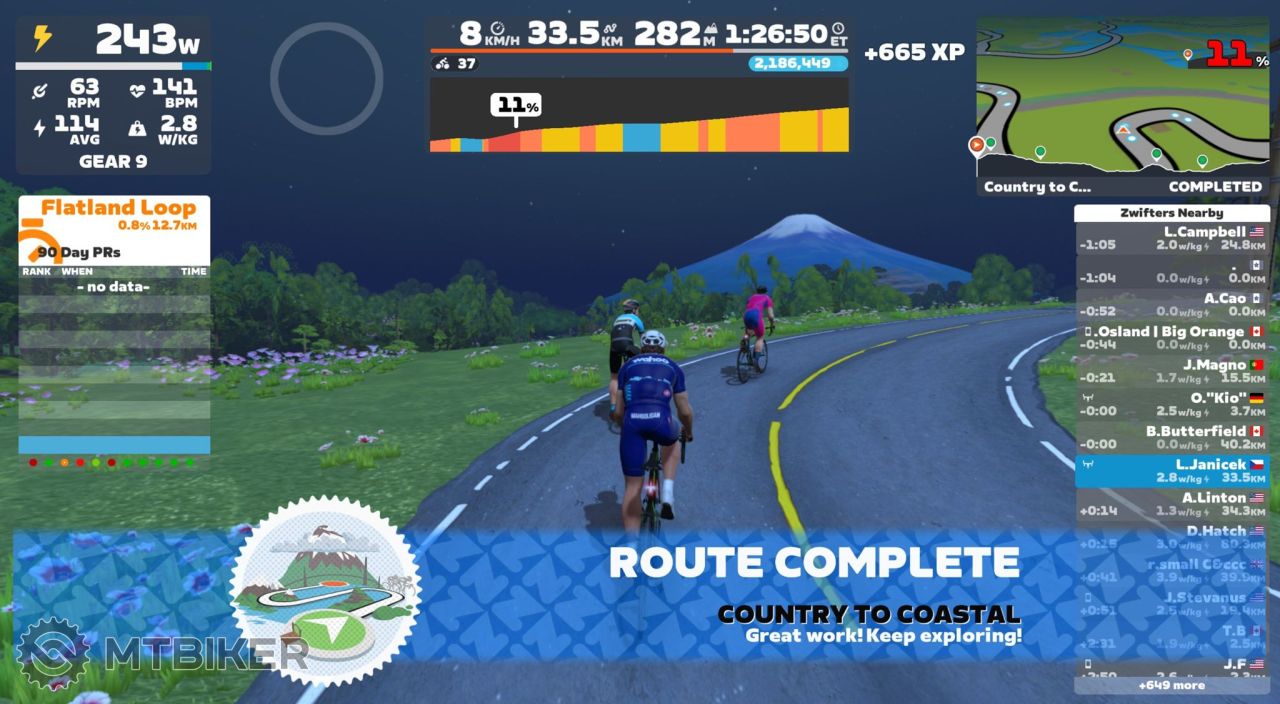This screenshot has width=1280, height=704.
Task: Select the highlighted L.Janicek row
Action: pyautogui.click(x=1171, y=470)
